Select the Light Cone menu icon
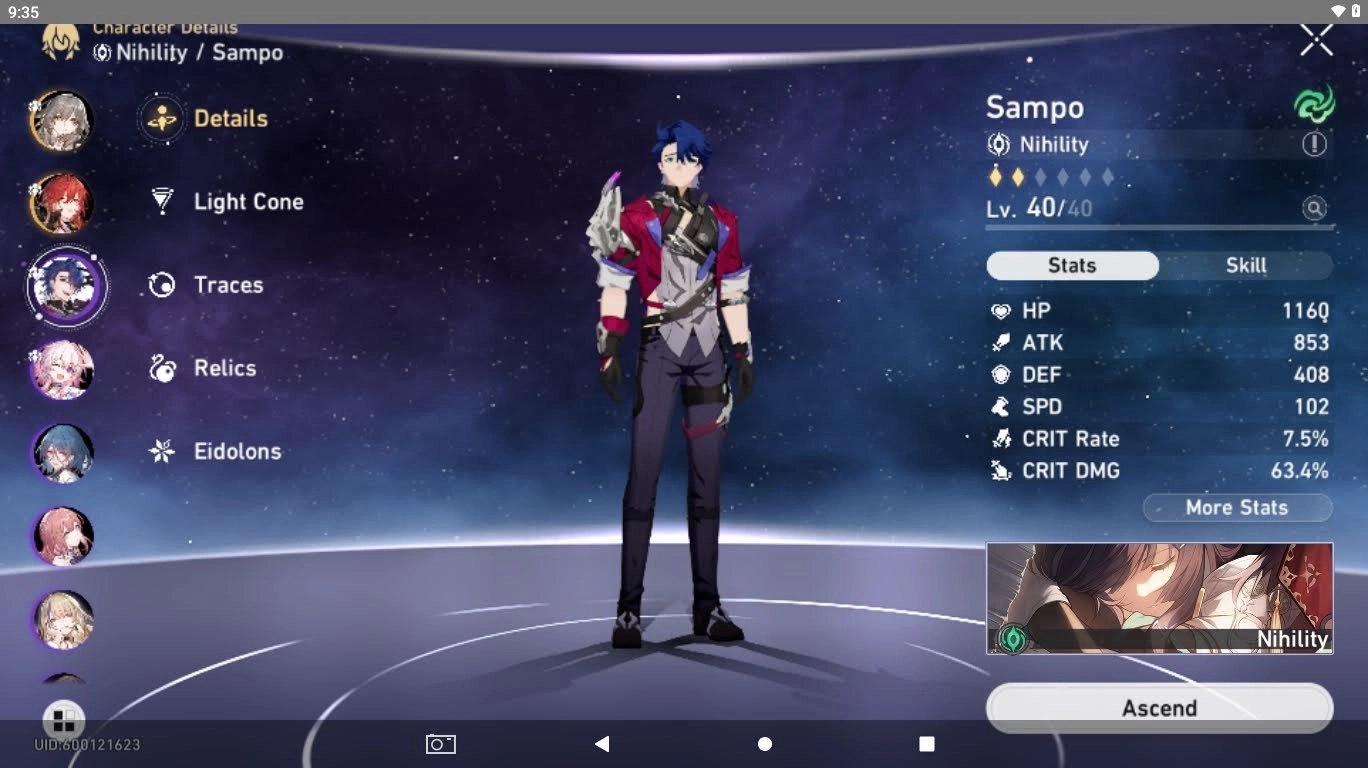The height and width of the screenshot is (768, 1368). 161,201
